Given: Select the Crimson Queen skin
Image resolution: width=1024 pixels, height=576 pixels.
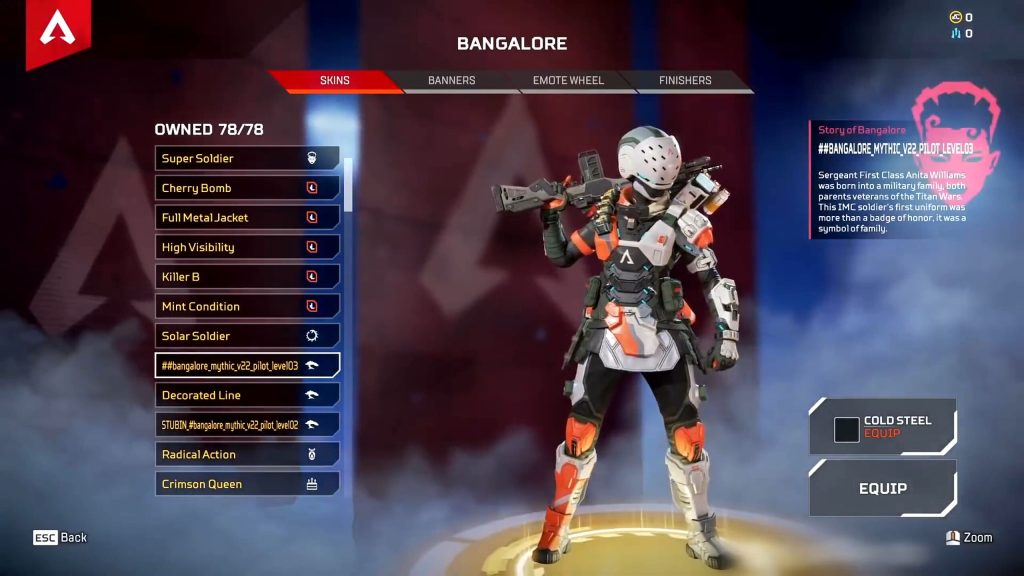Looking at the screenshot, I should pos(247,484).
